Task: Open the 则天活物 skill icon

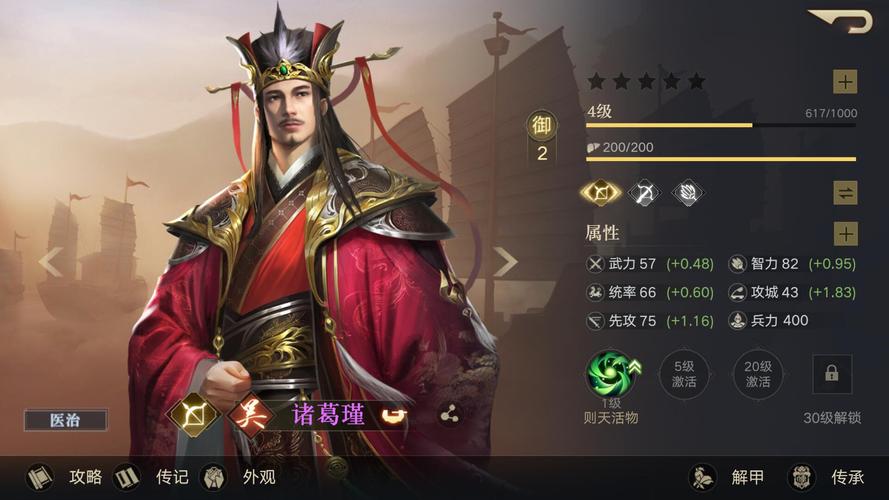Action: pyautogui.click(x=611, y=375)
